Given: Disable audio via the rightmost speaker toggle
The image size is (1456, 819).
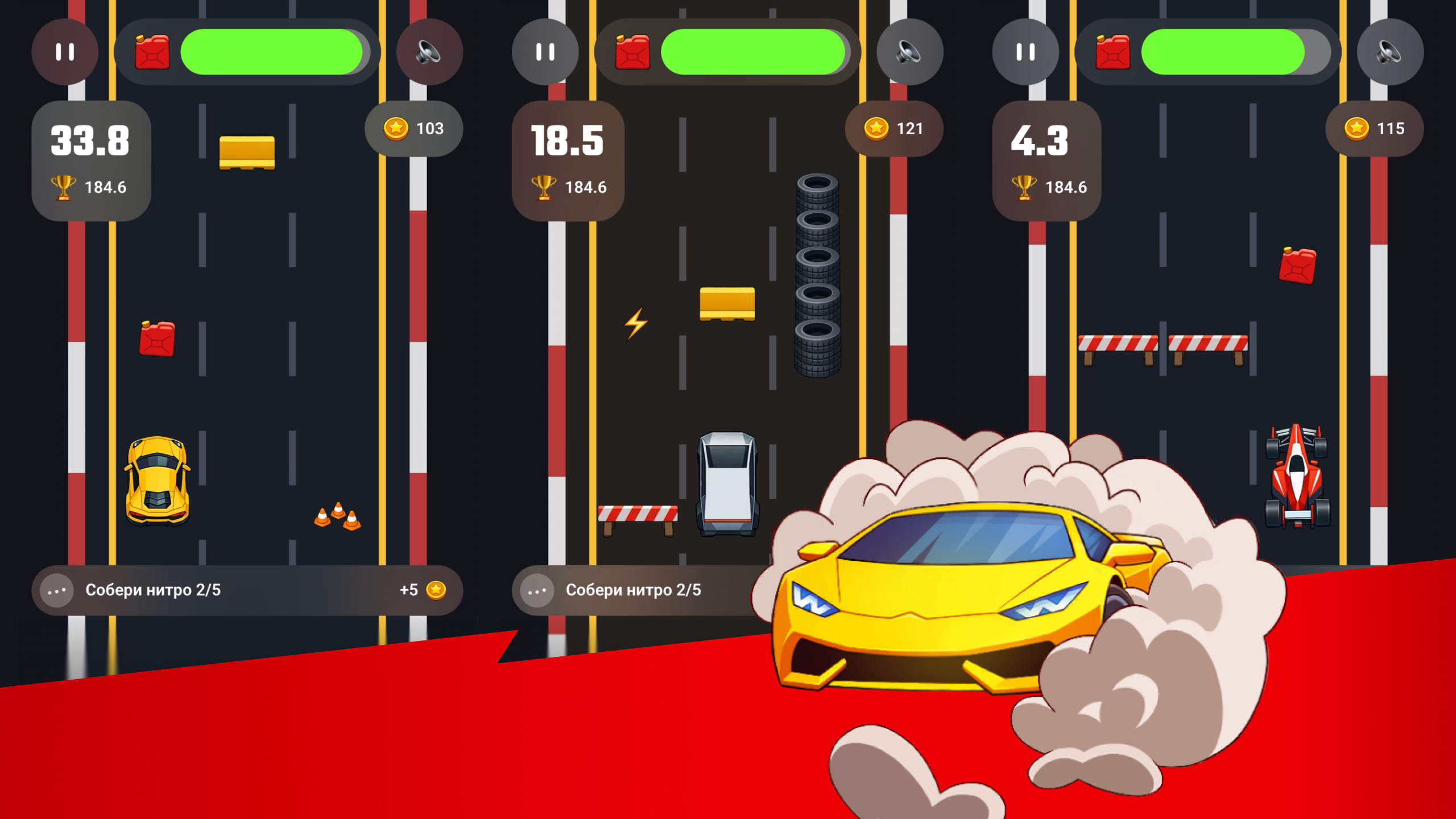Looking at the screenshot, I should (x=1391, y=52).
